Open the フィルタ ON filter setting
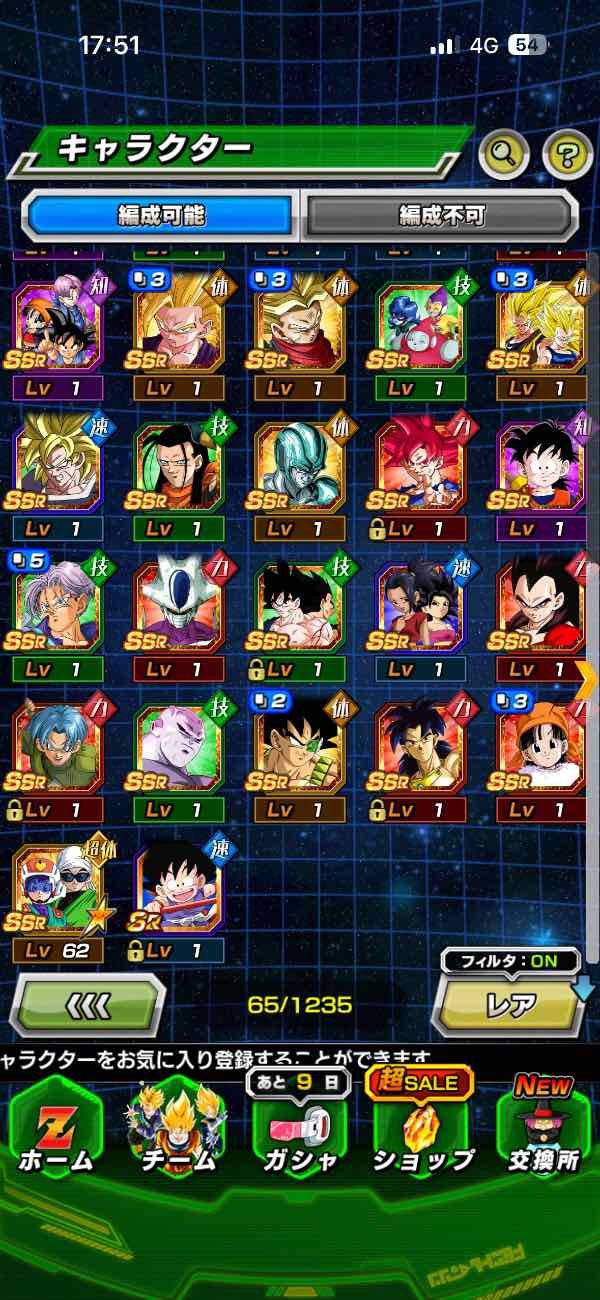The height and width of the screenshot is (1300, 600). [511, 961]
